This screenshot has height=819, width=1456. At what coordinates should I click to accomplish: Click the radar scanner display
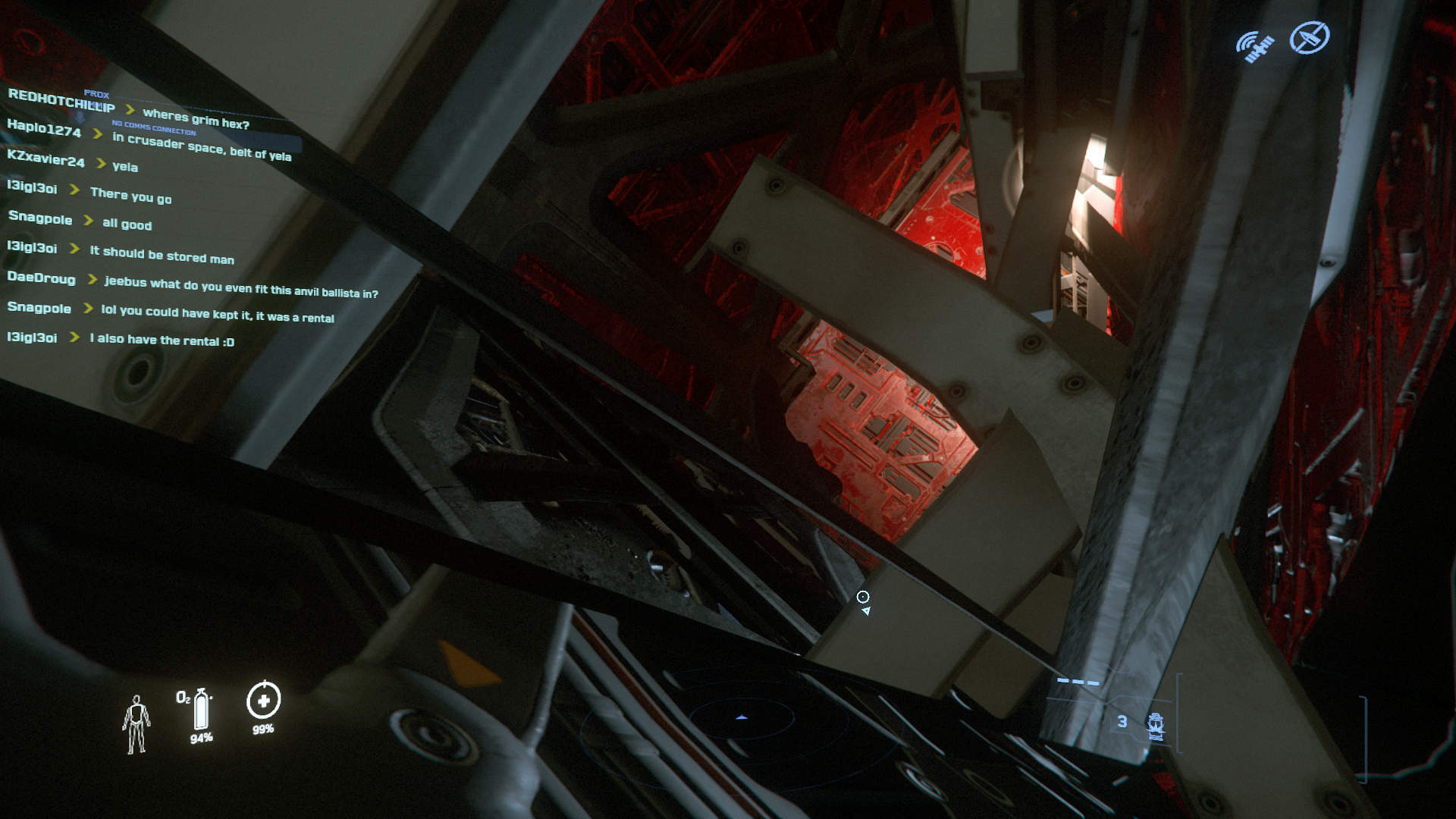click(741, 717)
